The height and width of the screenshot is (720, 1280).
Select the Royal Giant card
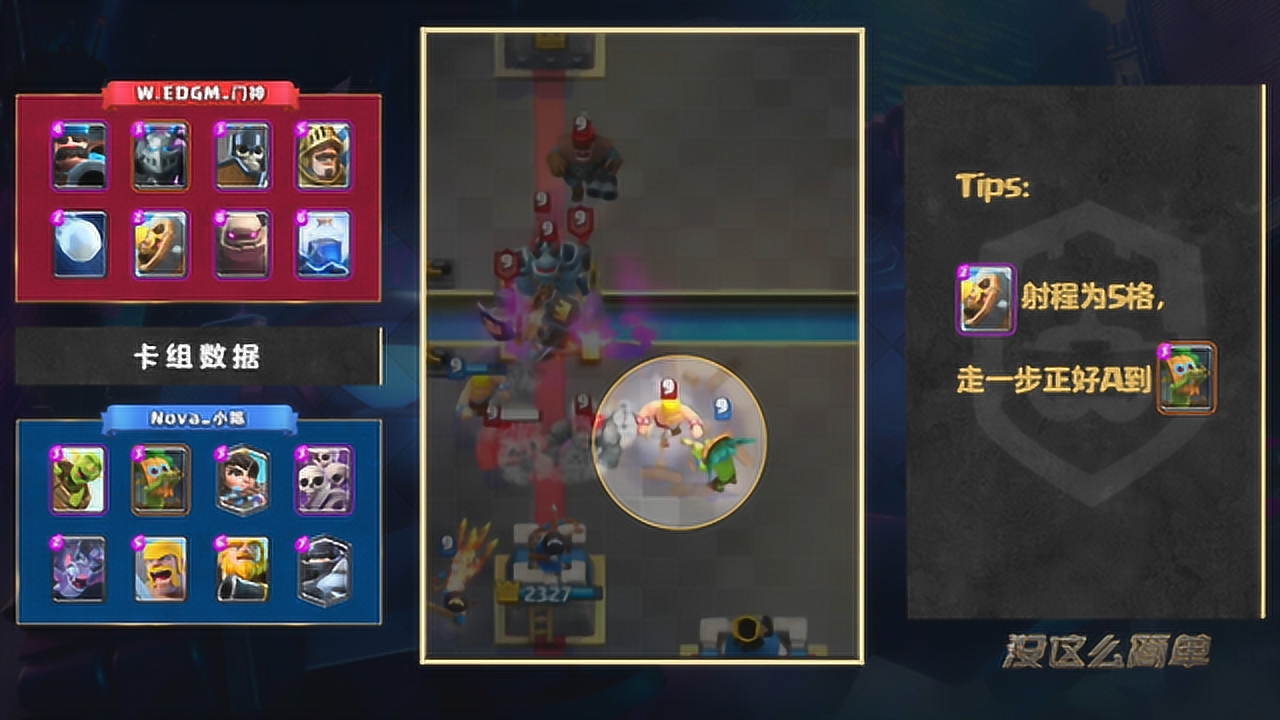pos(242,569)
